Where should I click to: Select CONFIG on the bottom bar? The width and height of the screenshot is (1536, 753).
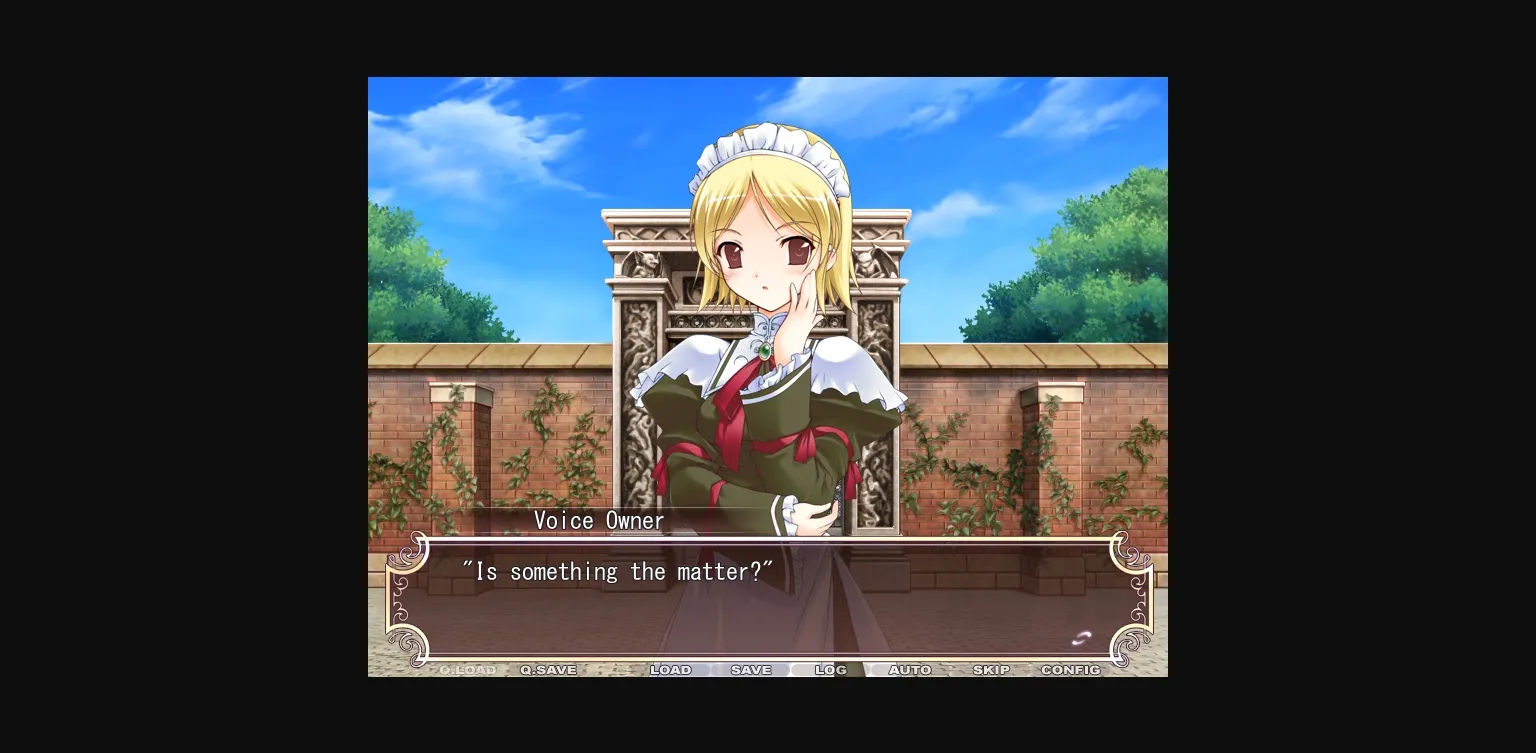click(x=1071, y=670)
